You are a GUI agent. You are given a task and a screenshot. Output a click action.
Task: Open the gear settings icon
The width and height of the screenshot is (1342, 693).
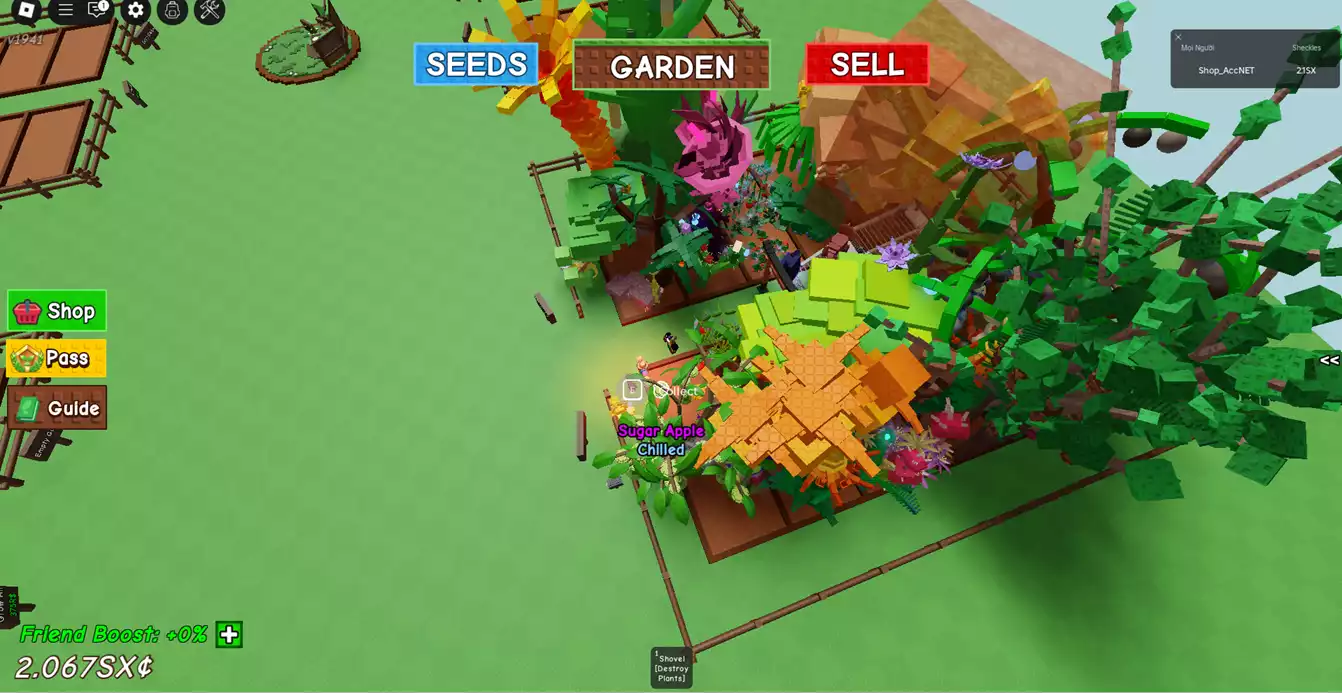(136, 10)
